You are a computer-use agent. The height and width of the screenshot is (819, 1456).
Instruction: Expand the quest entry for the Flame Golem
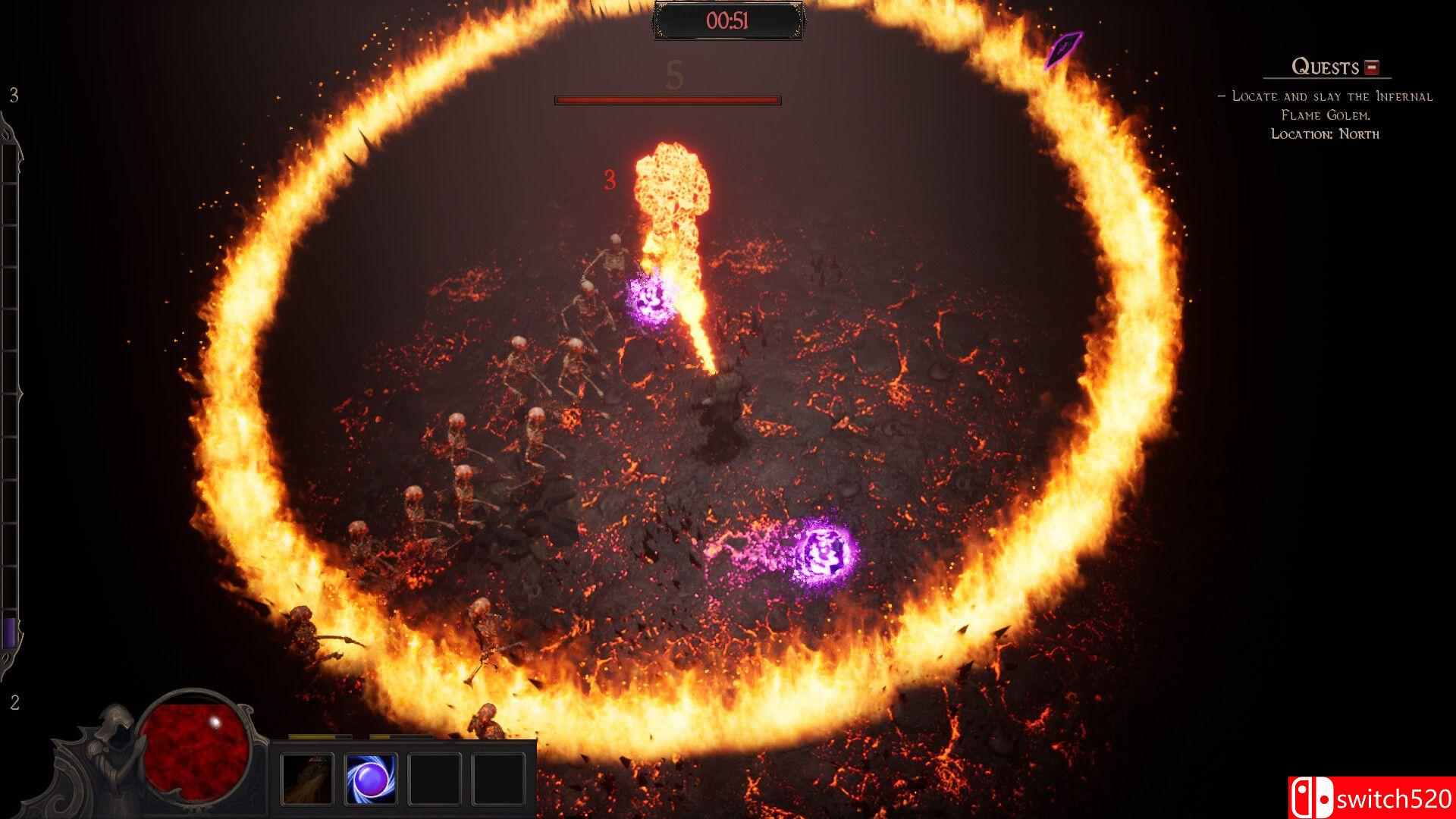coord(1327,106)
